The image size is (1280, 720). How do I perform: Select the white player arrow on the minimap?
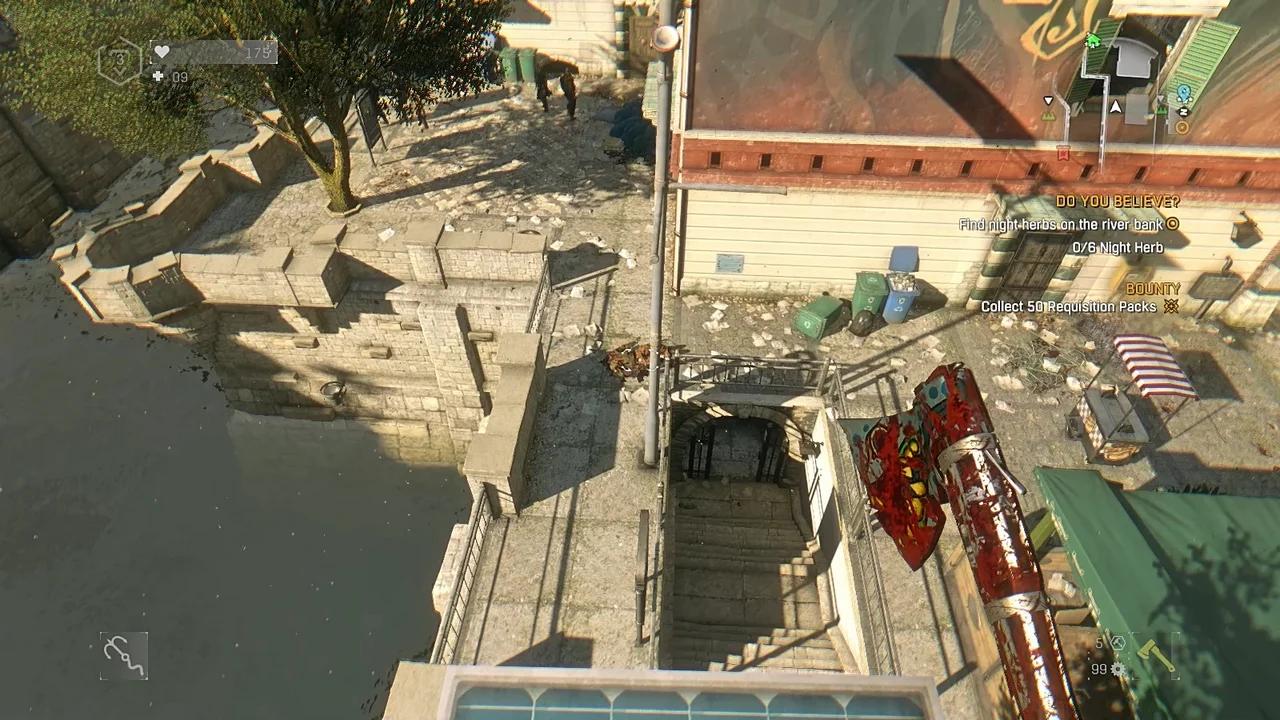(1115, 108)
